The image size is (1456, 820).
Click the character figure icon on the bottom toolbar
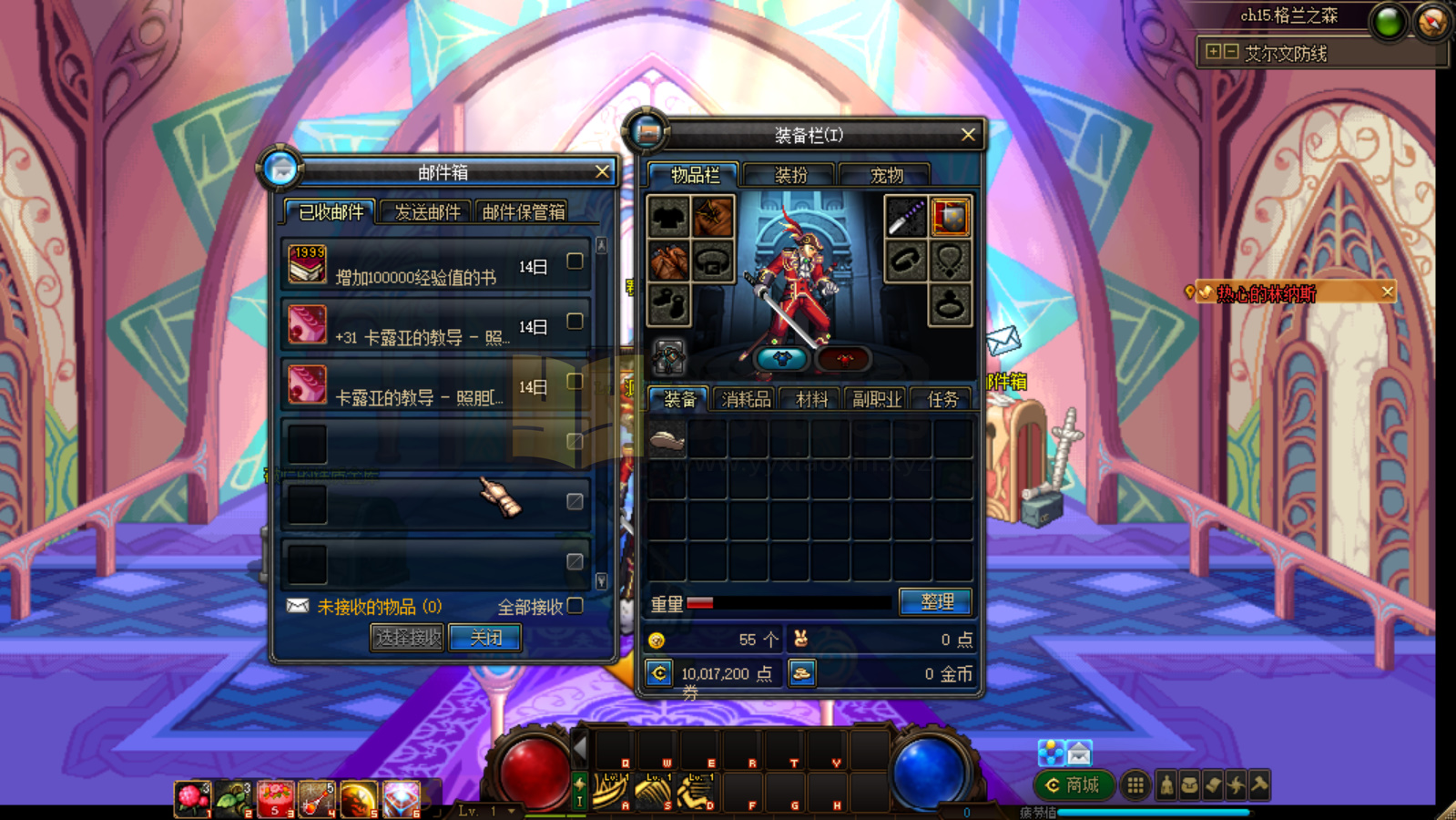pos(1167,785)
